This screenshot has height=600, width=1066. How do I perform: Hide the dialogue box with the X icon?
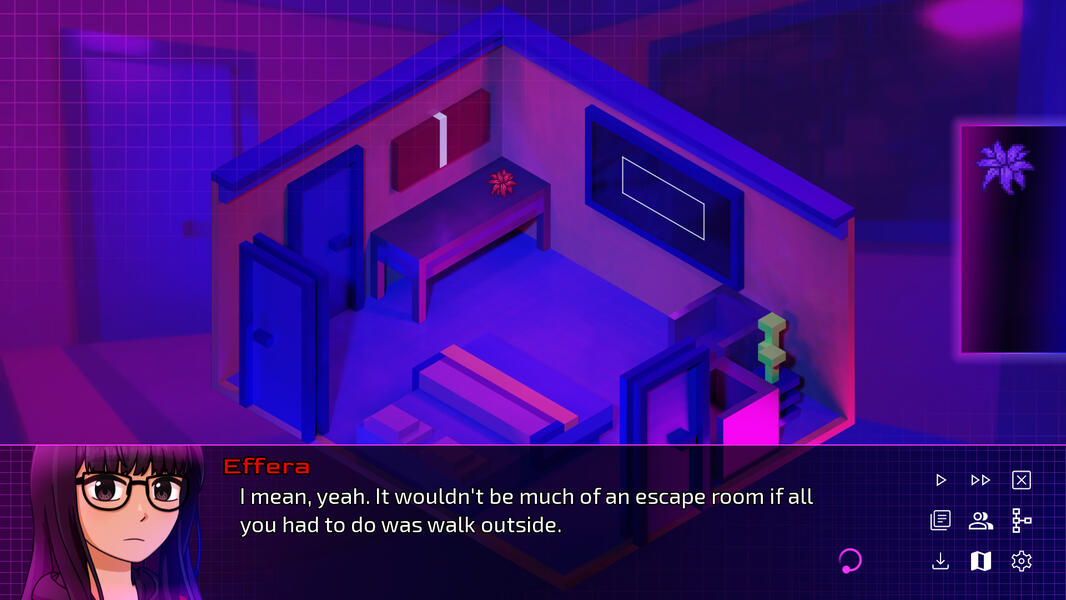pos(1021,480)
